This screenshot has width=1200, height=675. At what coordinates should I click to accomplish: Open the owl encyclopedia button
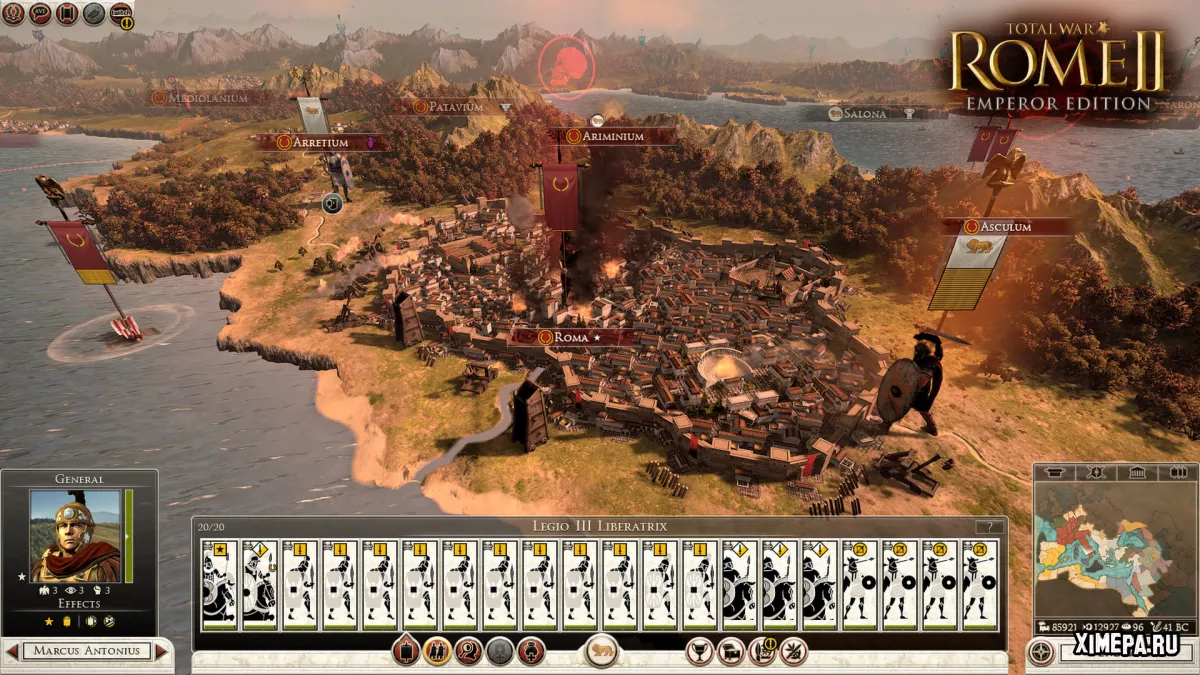pyautogui.click(x=94, y=14)
